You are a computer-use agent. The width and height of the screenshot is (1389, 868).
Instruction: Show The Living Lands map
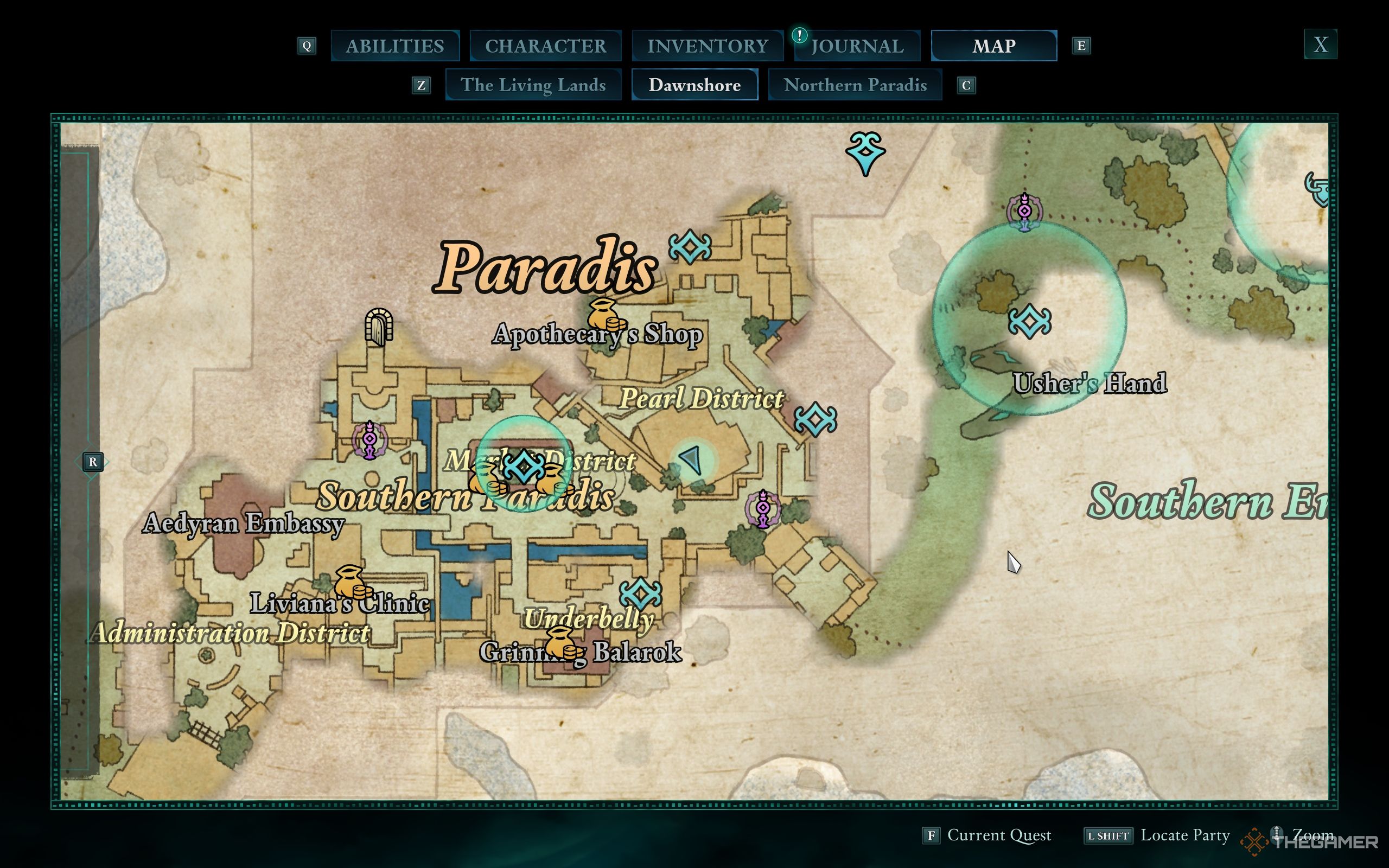tap(533, 85)
